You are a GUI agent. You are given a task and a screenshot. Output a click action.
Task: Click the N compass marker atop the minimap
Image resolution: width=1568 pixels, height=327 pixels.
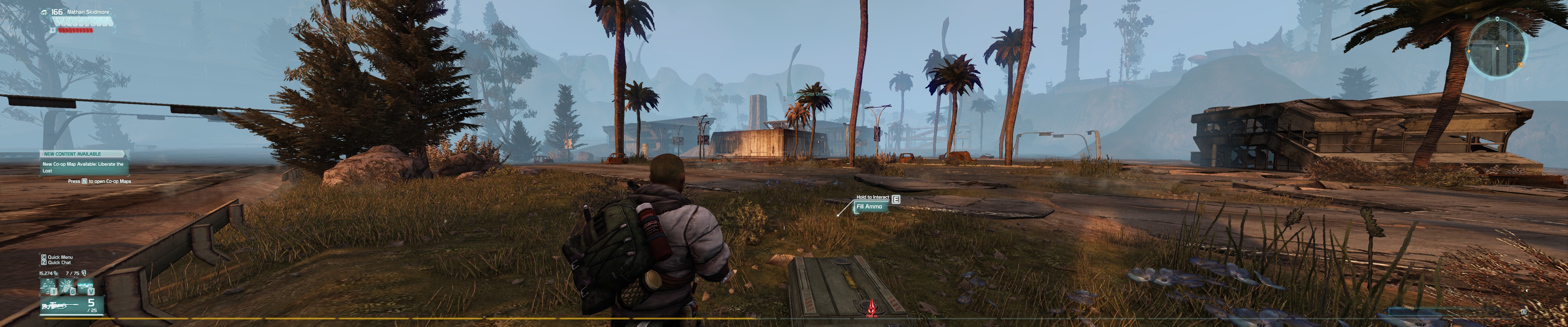1497,18
